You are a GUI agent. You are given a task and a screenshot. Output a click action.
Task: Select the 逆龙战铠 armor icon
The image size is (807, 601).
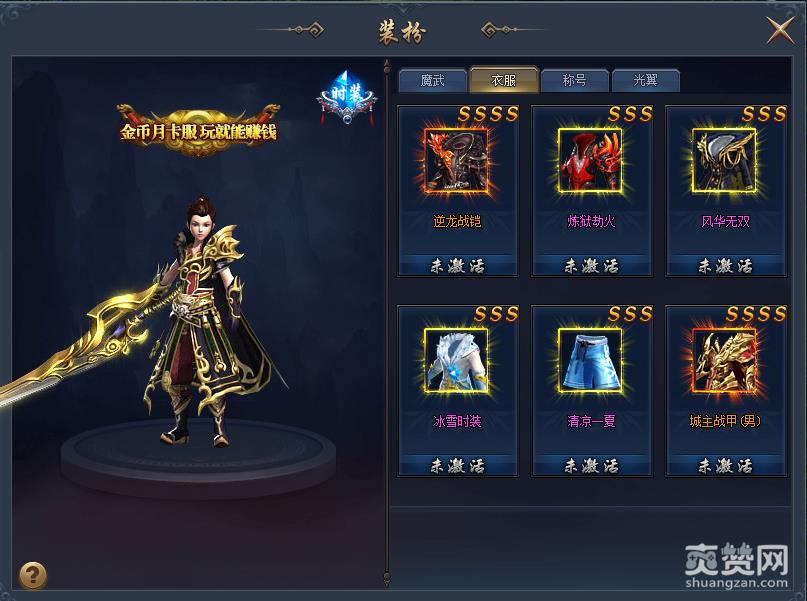[x=456, y=160]
